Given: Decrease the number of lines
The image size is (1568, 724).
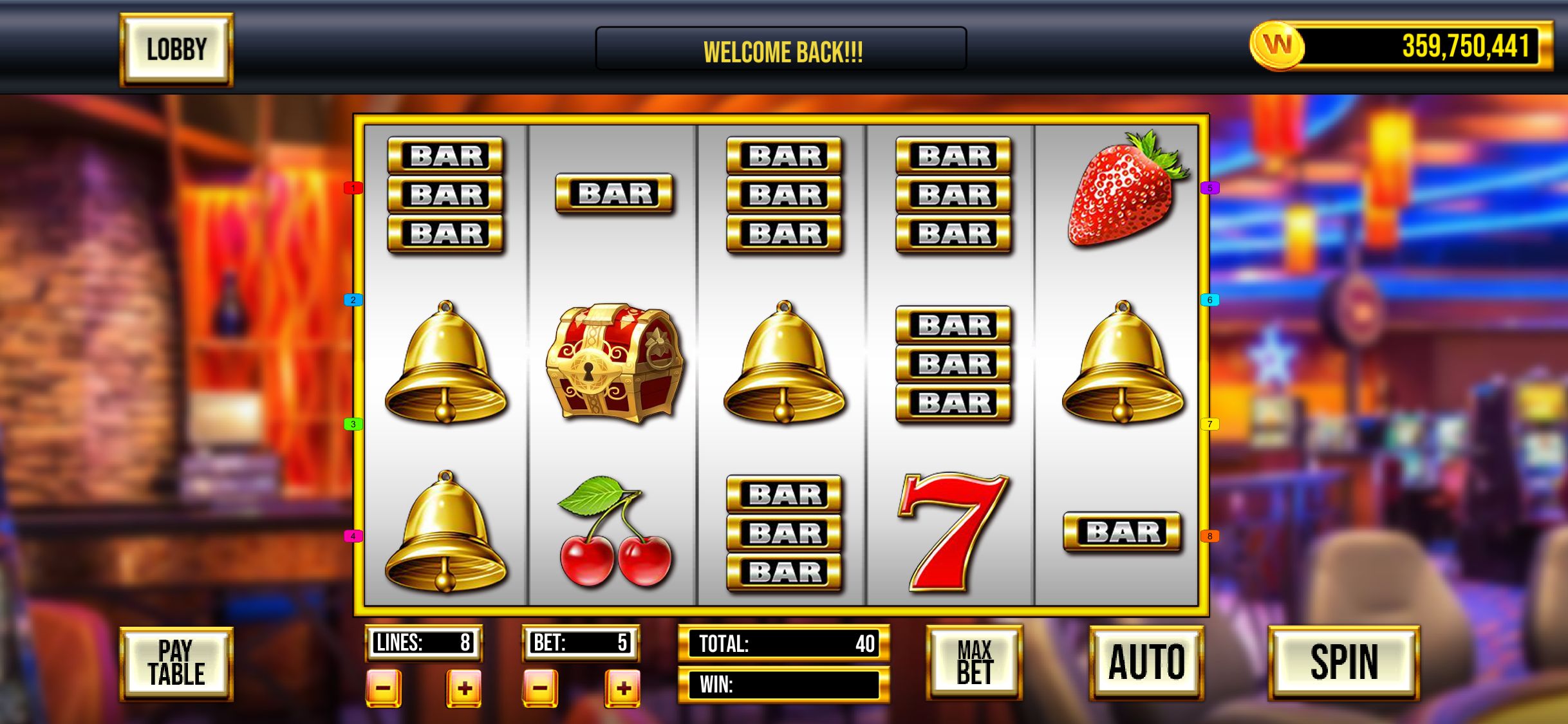Looking at the screenshot, I should [x=384, y=688].
